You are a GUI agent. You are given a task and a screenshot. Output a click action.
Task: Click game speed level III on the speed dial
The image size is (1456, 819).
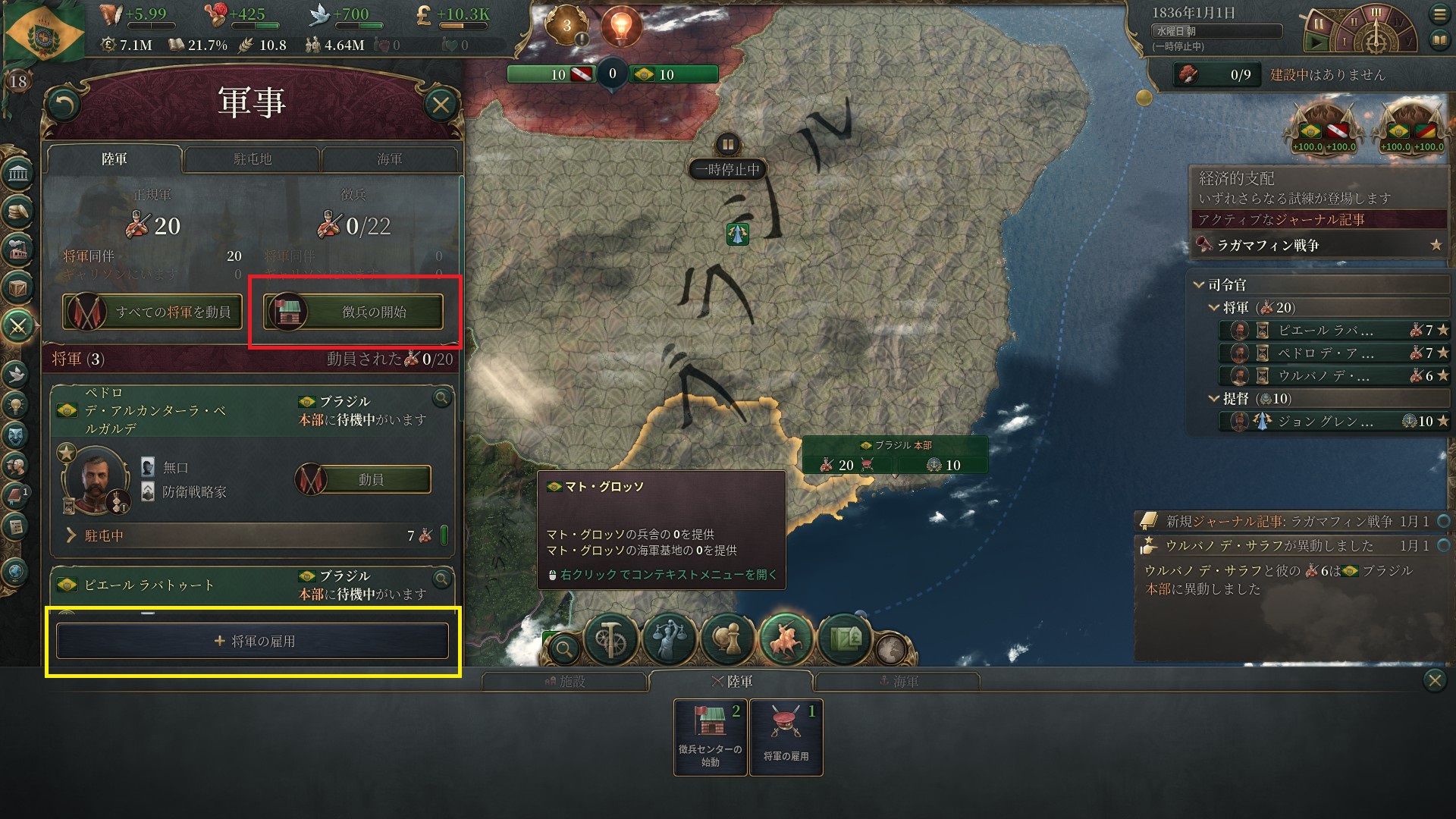pos(1376,12)
